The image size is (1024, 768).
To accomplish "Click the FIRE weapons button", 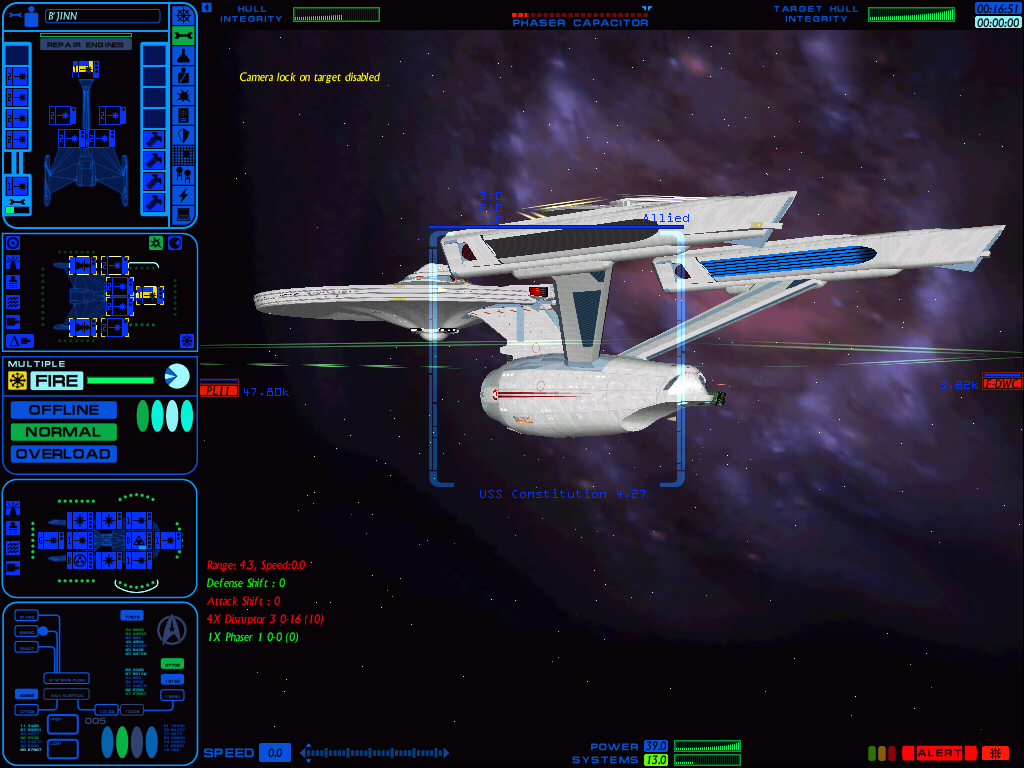I will coord(57,381).
